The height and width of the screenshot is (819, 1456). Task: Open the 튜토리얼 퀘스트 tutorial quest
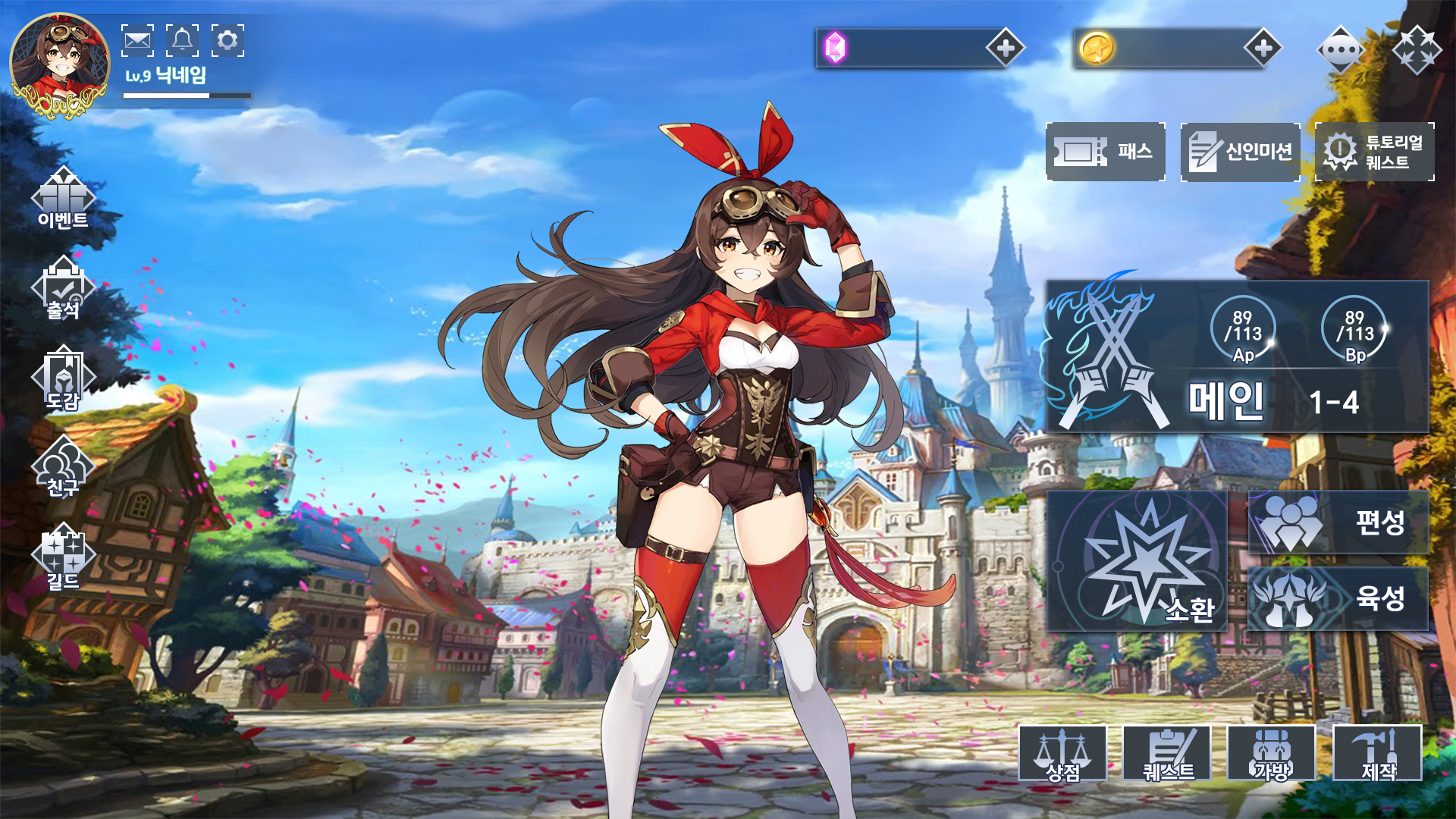point(1375,152)
